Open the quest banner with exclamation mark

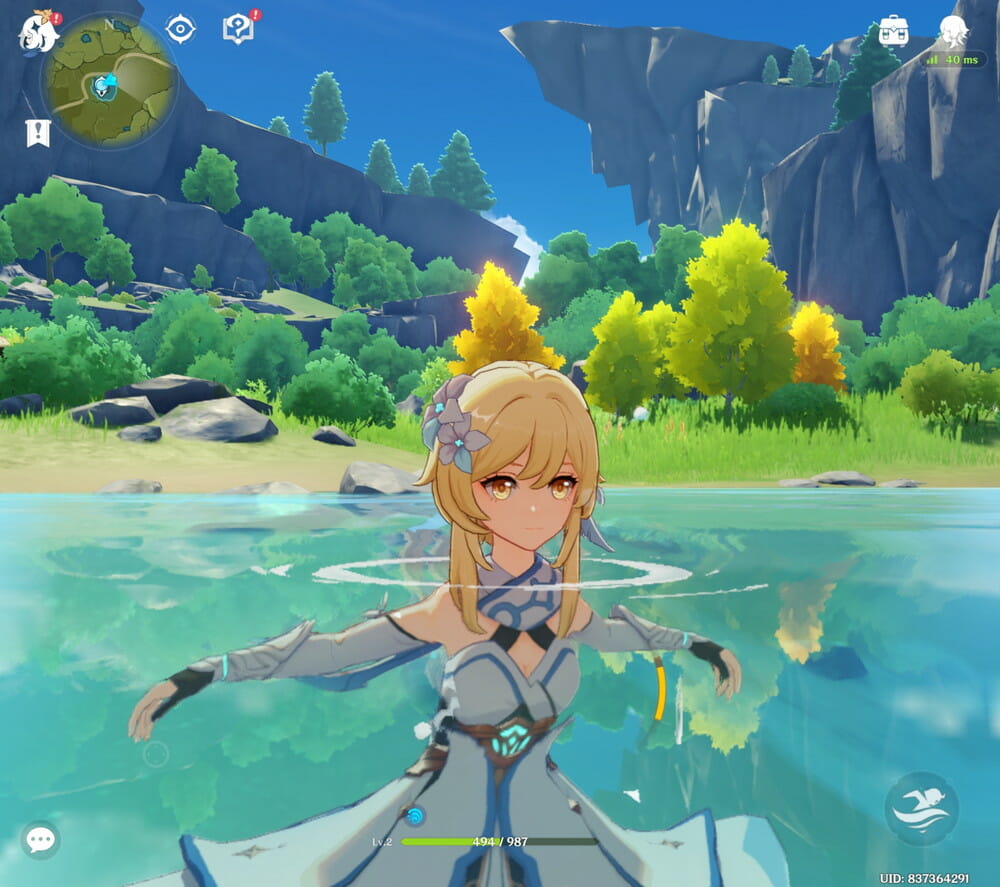(38, 132)
